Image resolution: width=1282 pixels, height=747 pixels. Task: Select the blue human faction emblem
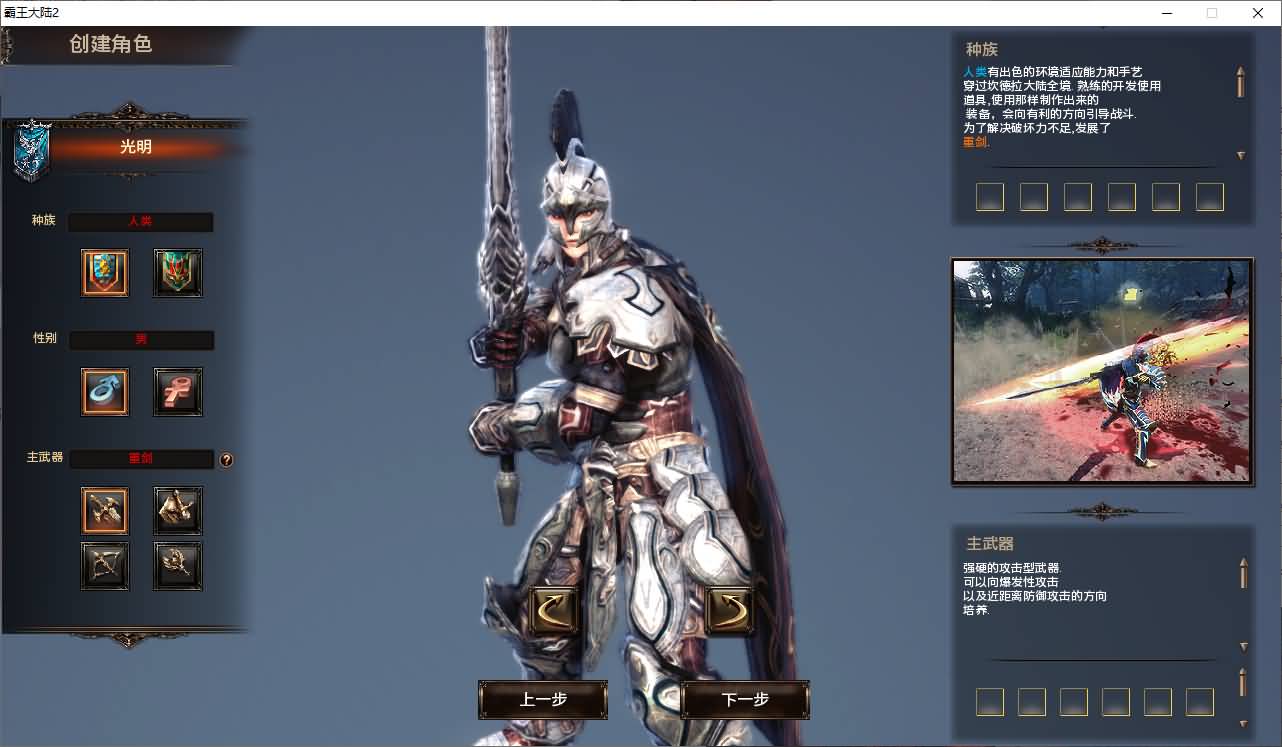point(104,272)
